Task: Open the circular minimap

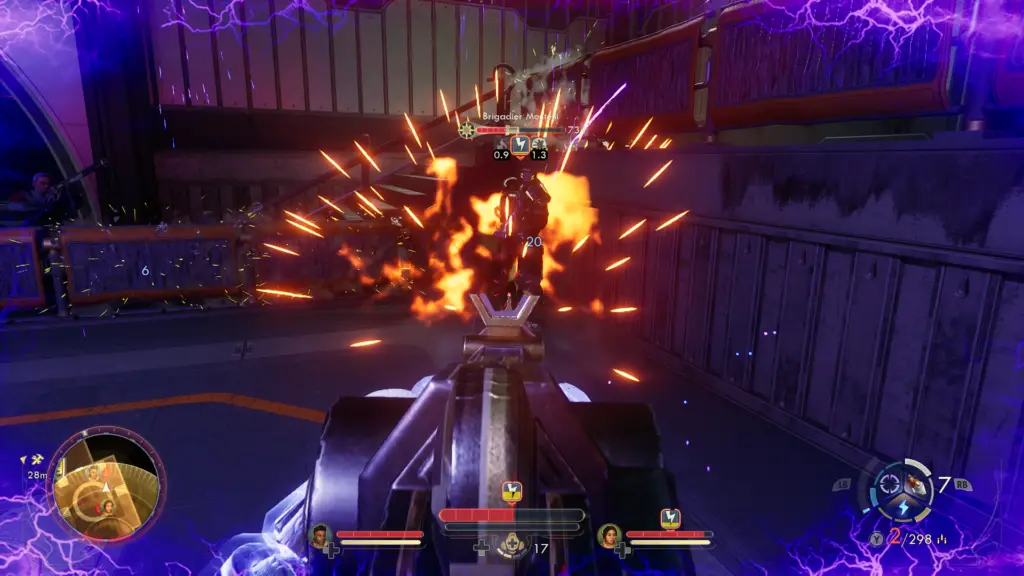Action: [107, 484]
